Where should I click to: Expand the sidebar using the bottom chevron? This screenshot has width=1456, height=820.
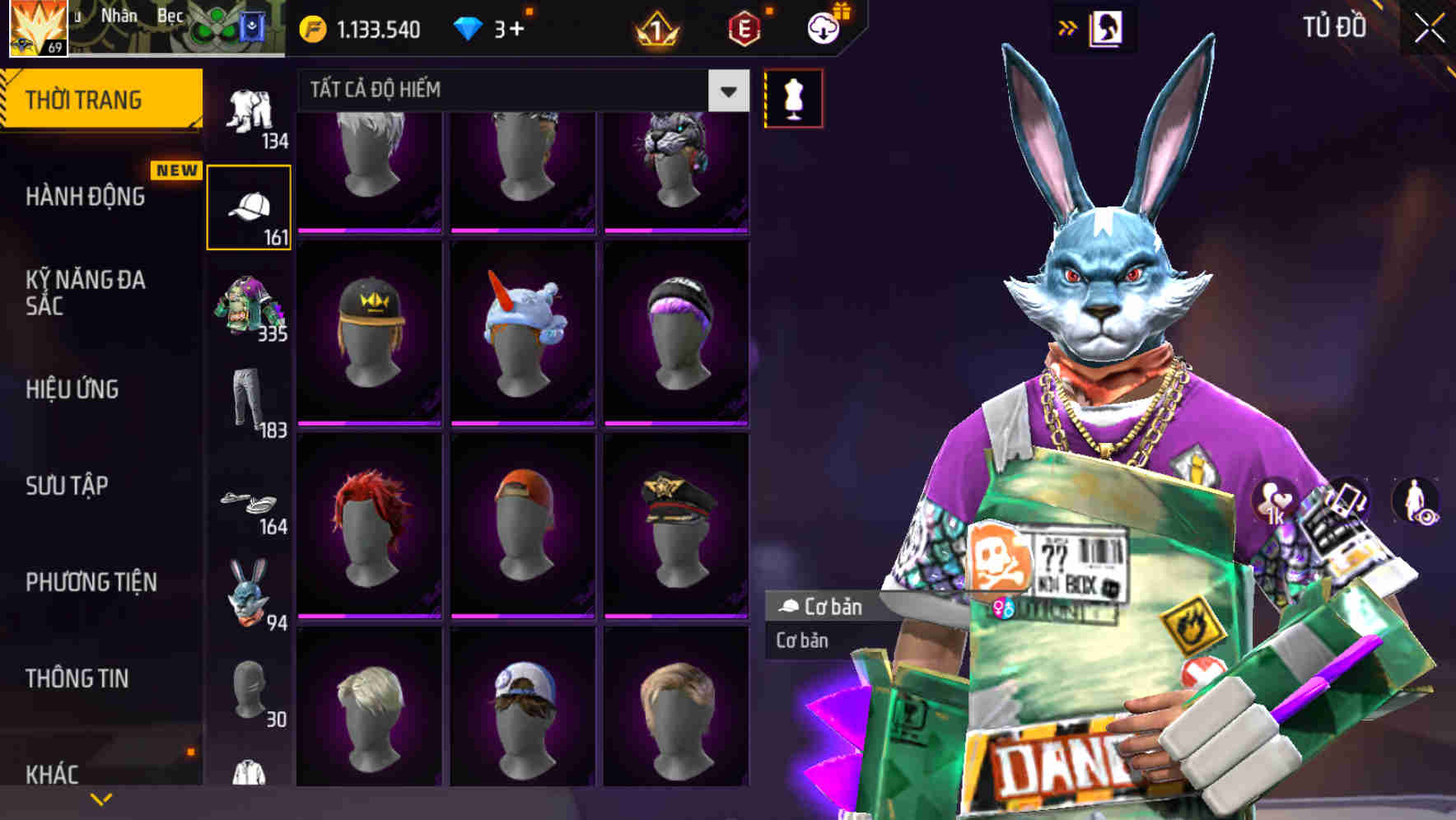tap(101, 798)
